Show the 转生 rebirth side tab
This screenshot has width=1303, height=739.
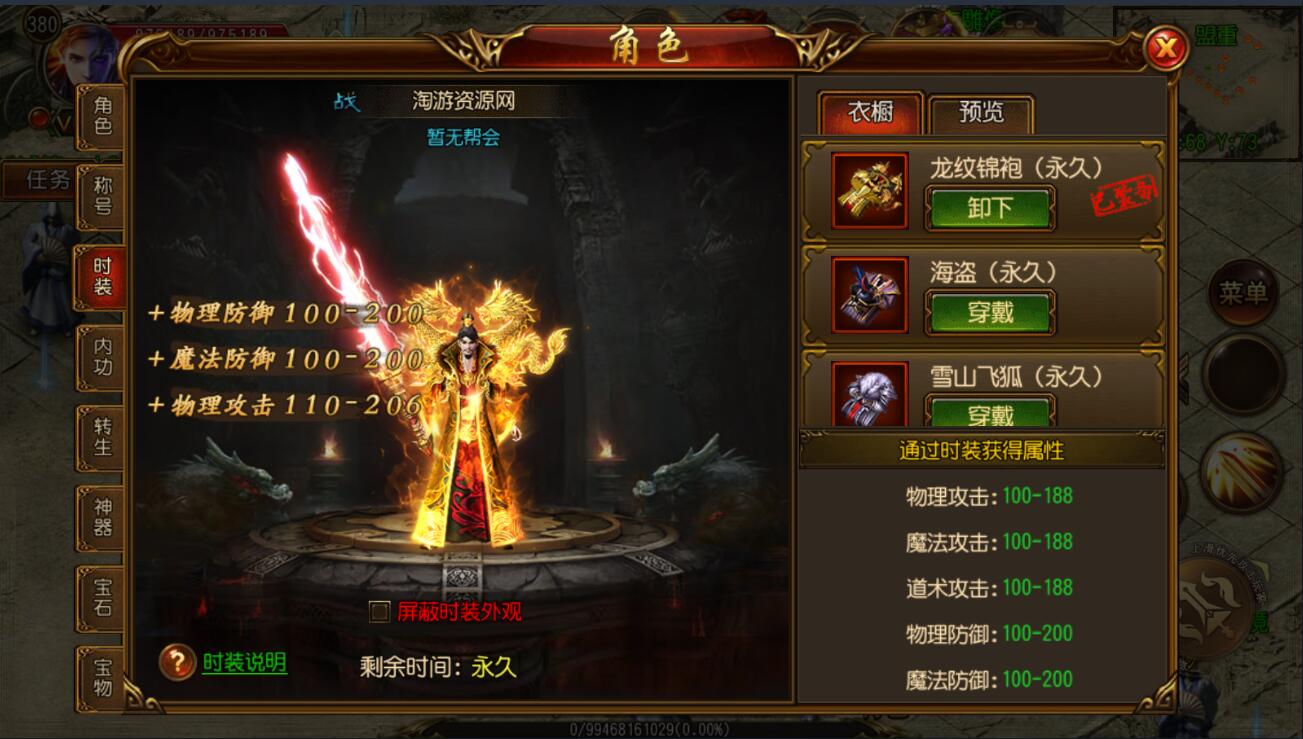(102, 437)
